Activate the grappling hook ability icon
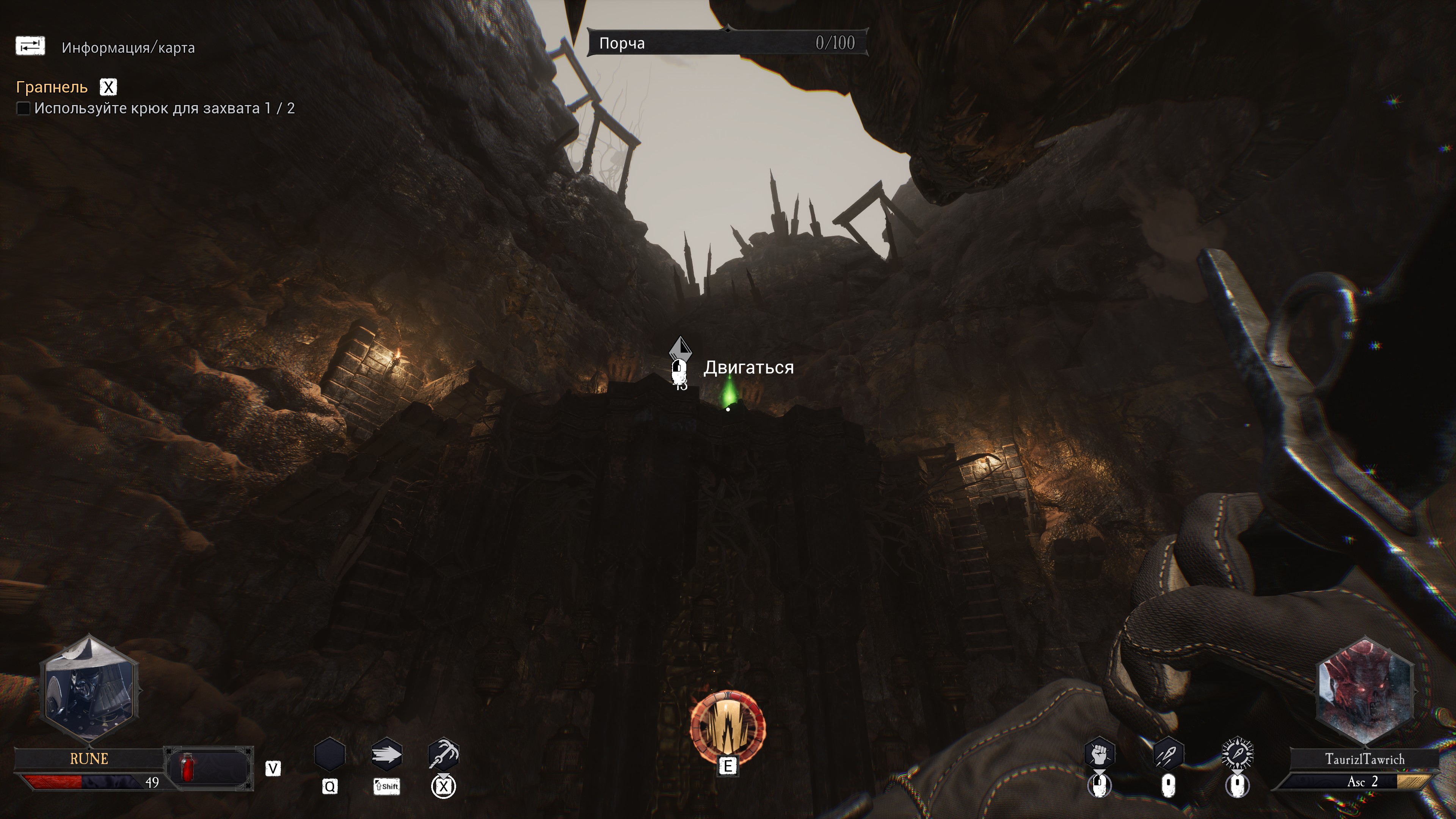The height and width of the screenshot is (819, 1456). click(444, 754)
